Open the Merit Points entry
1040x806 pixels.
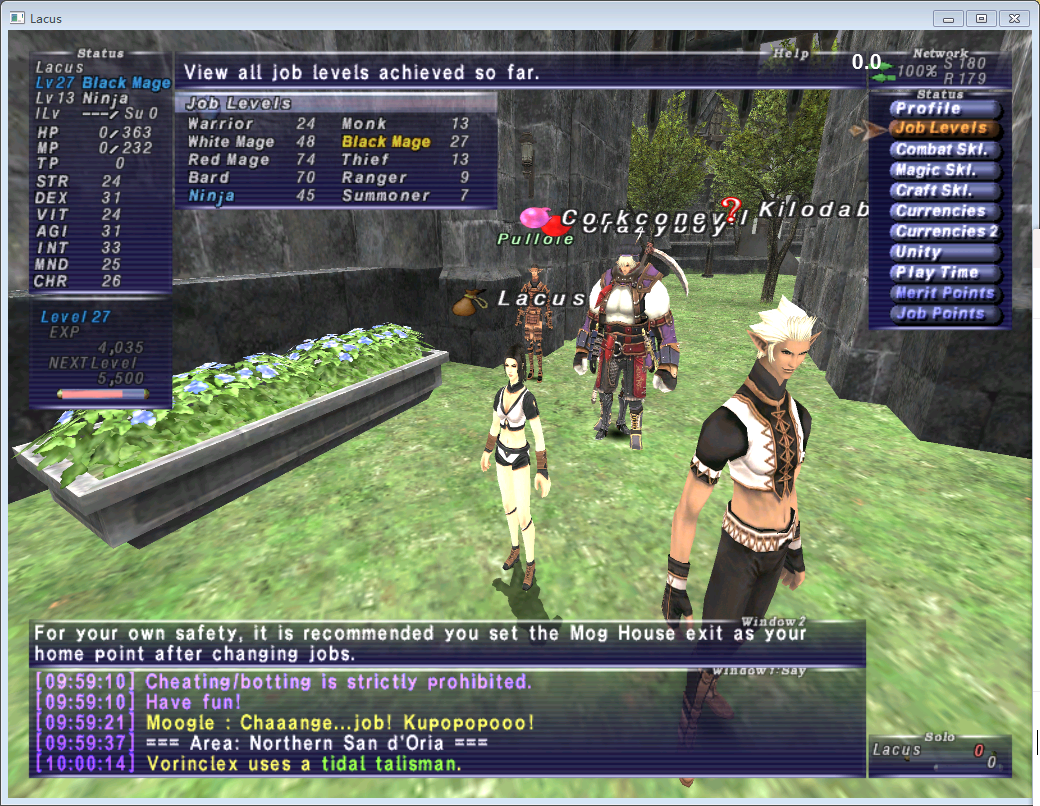(945, 293)
